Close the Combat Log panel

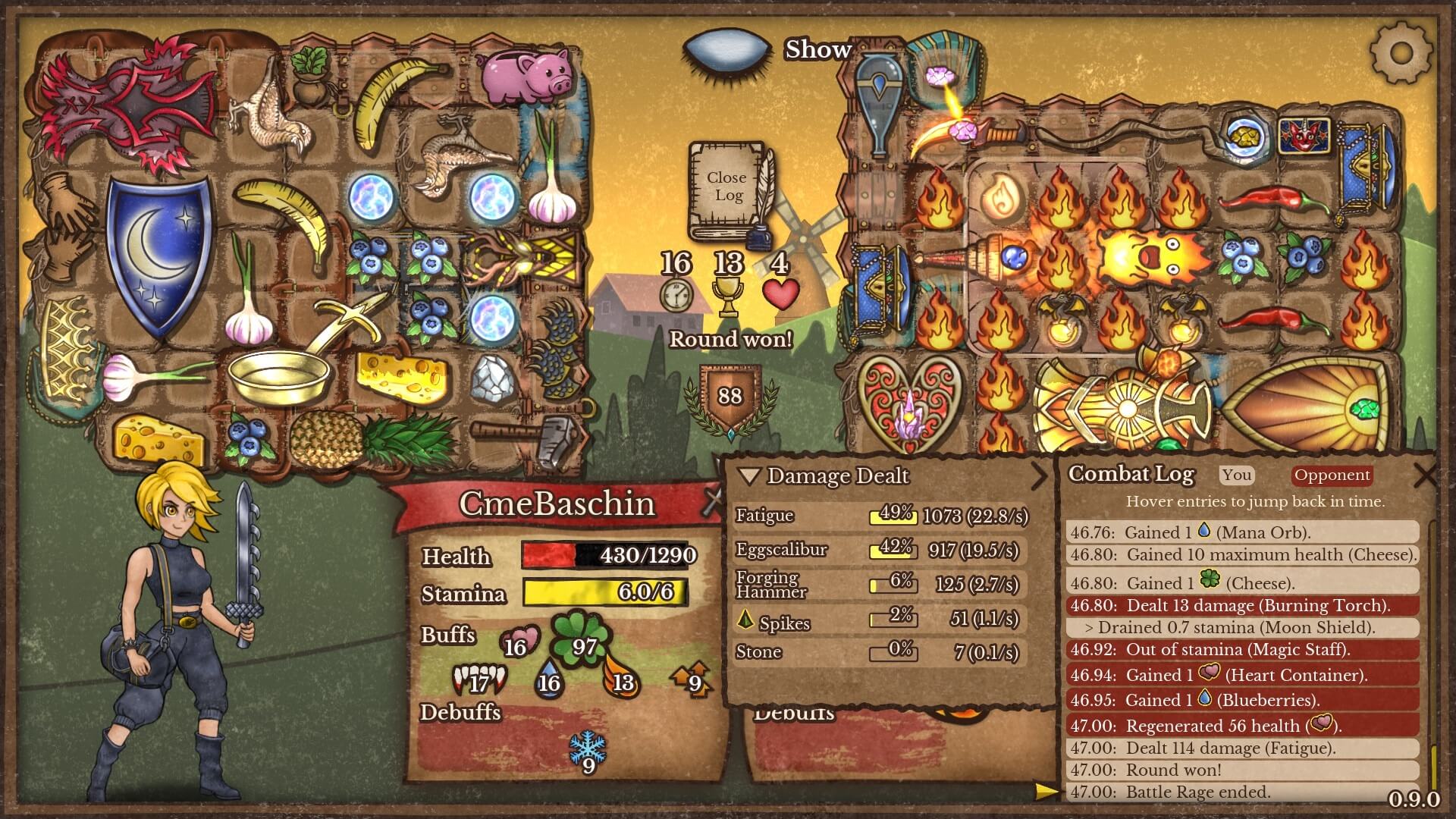pos(1425,475)
